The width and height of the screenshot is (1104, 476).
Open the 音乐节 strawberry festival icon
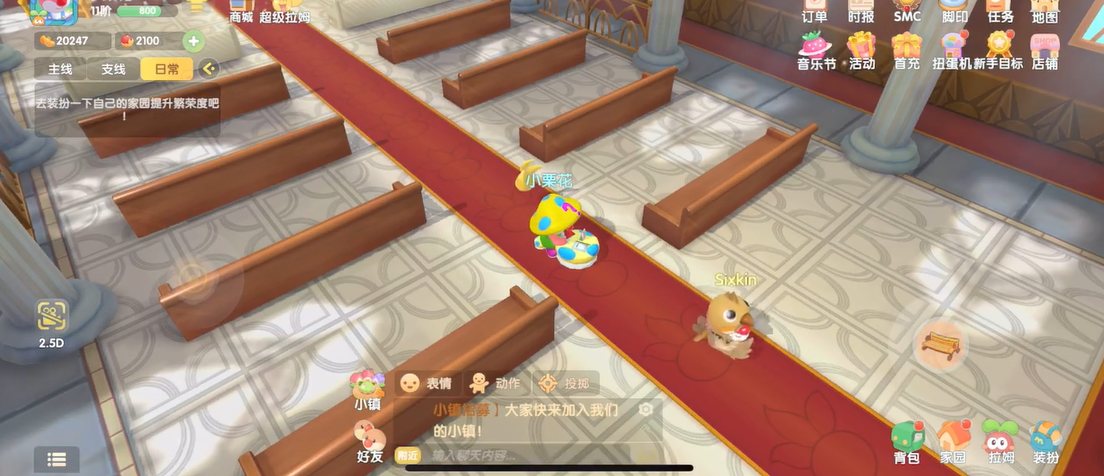tap(816, 49)
